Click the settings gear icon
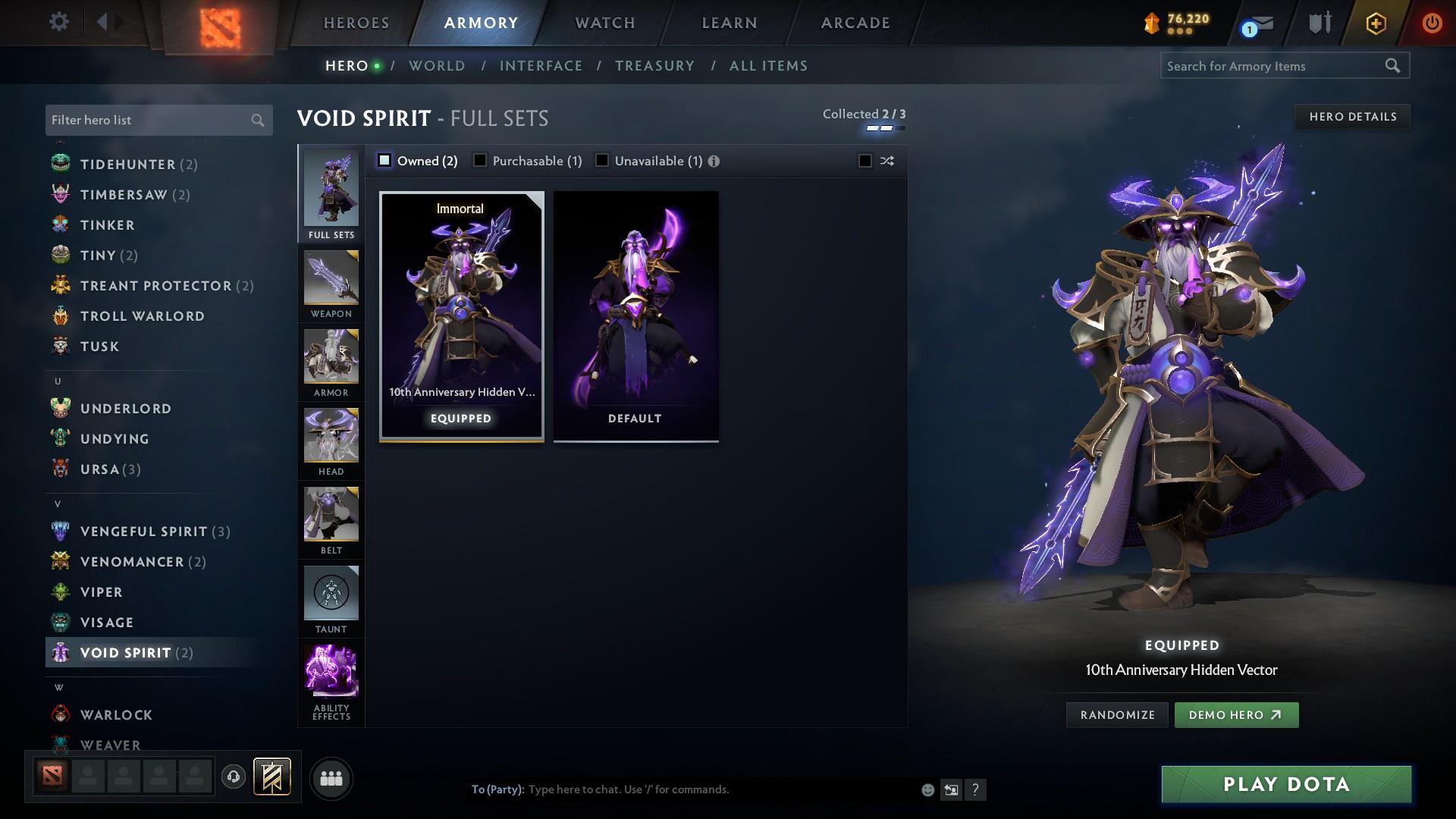Image resolution: width=1456 pixels, height=819 pixels. point(59,22)
